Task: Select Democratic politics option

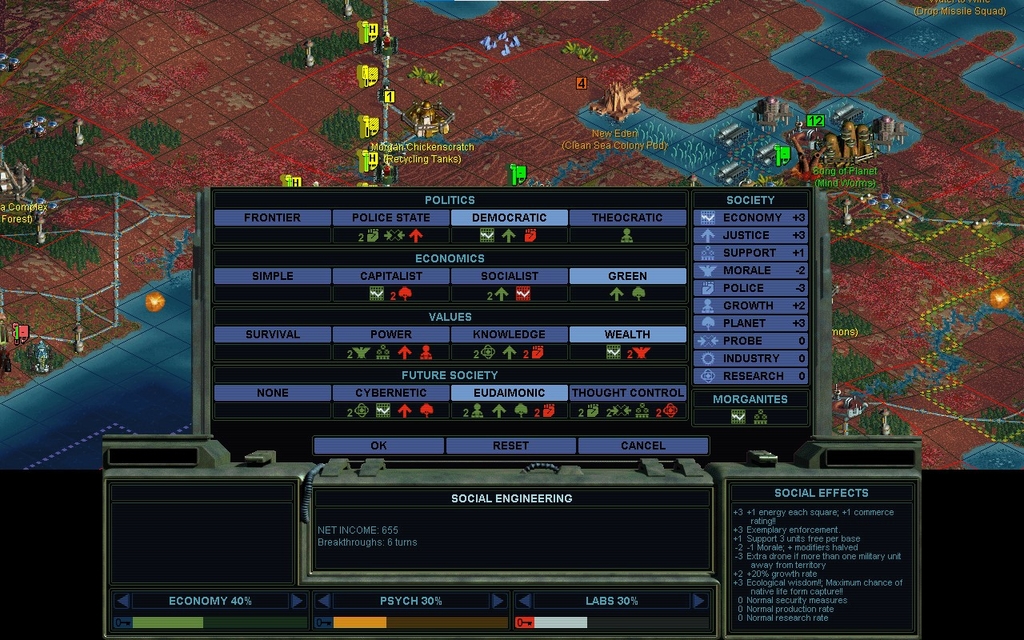Action: [509, 218]
